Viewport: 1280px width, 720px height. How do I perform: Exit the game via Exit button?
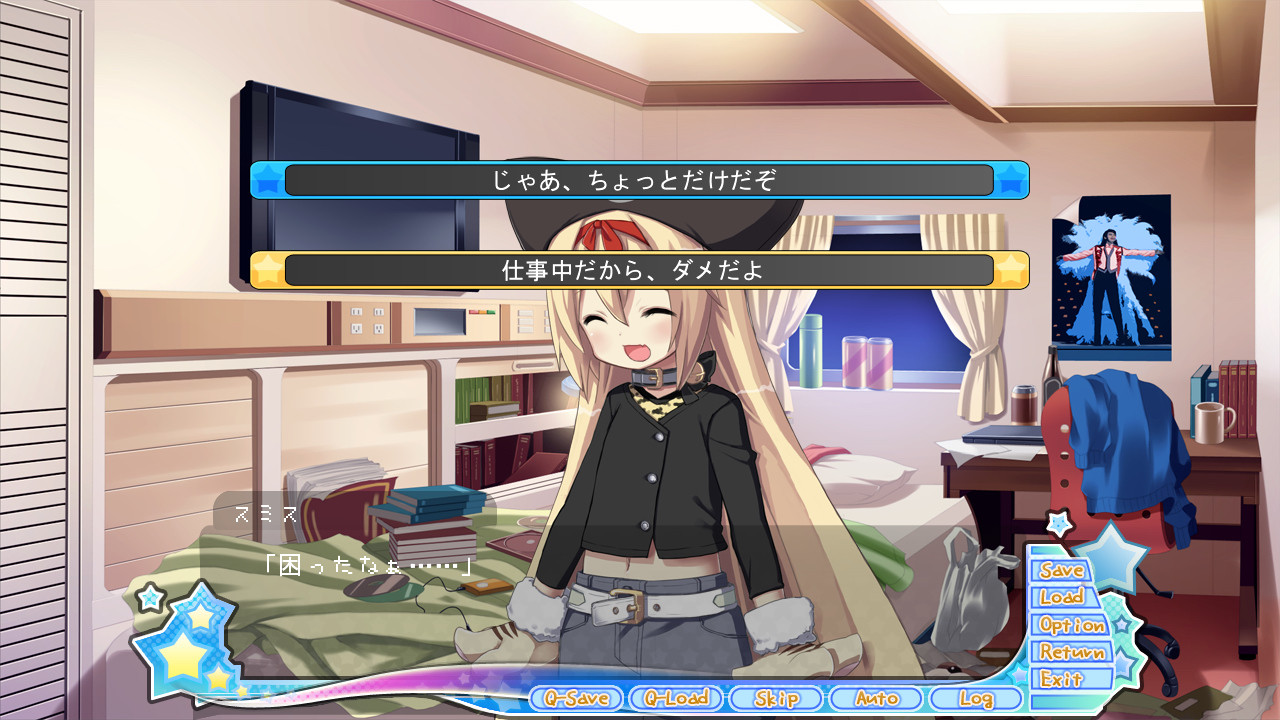1061,679
